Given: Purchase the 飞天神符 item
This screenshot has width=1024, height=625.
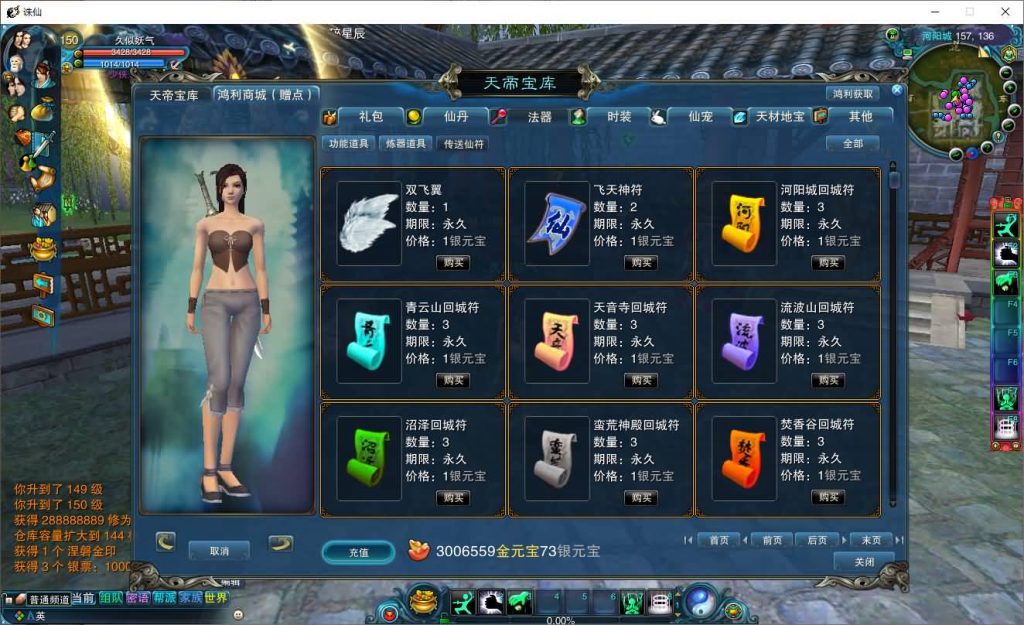Looking at the screenshot, I should [641, 263].
